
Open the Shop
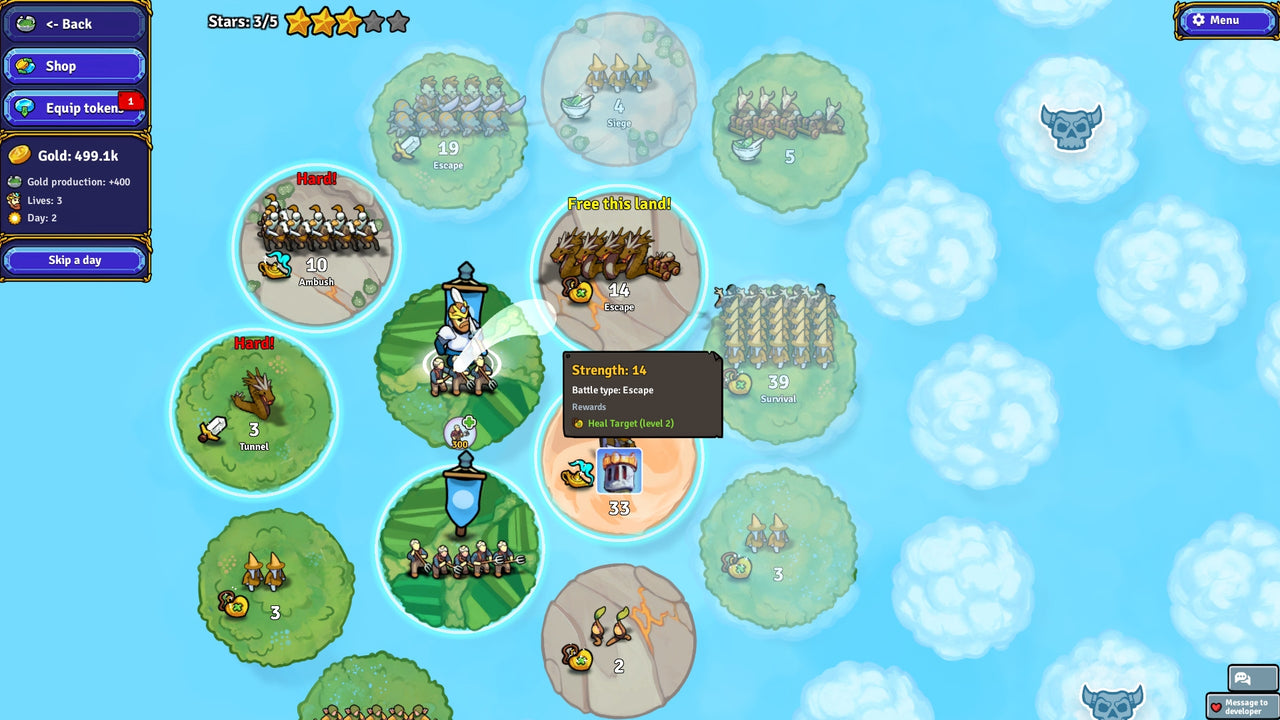click(x=74, y=66)
